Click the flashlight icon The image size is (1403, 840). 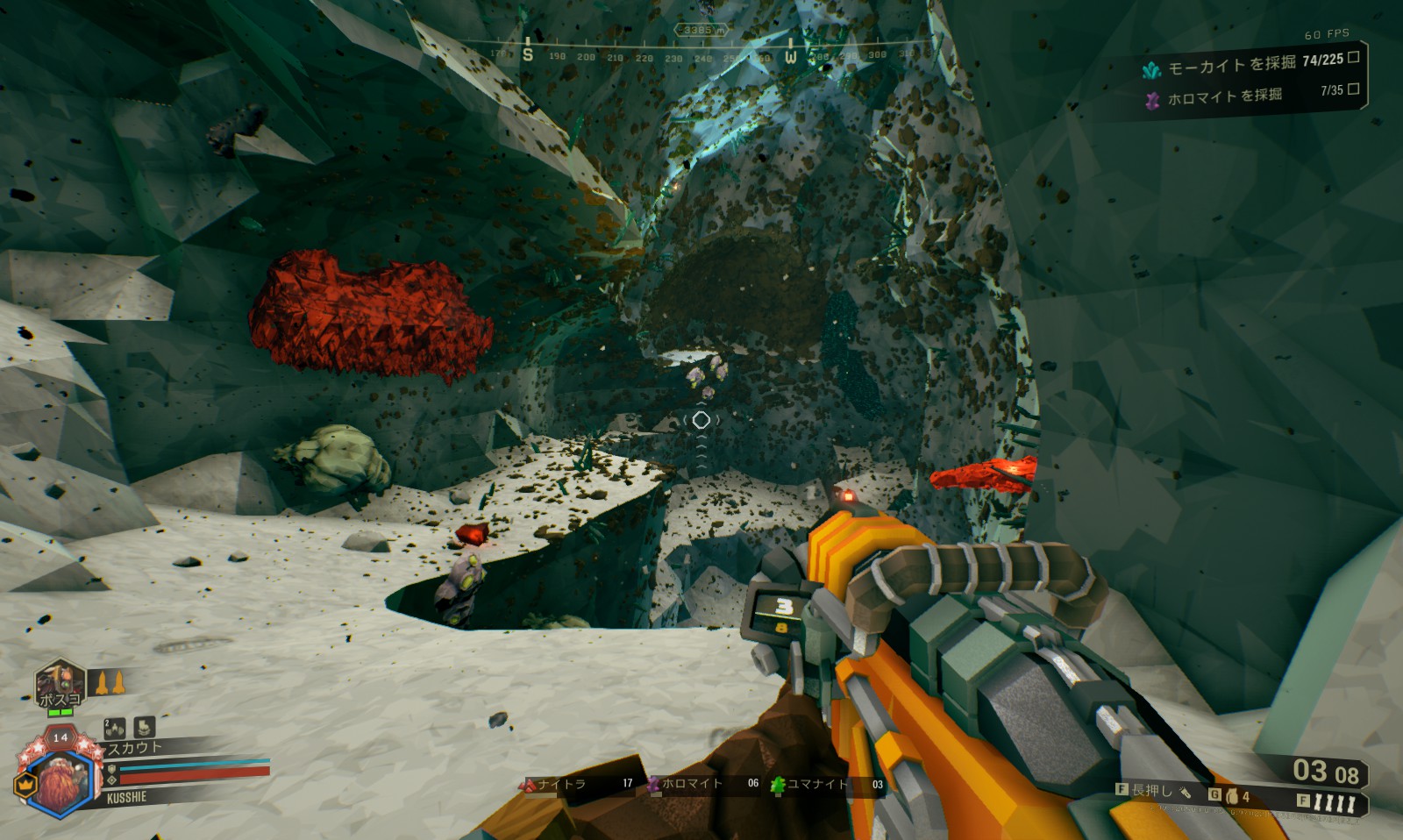[x=1185, y=793]
